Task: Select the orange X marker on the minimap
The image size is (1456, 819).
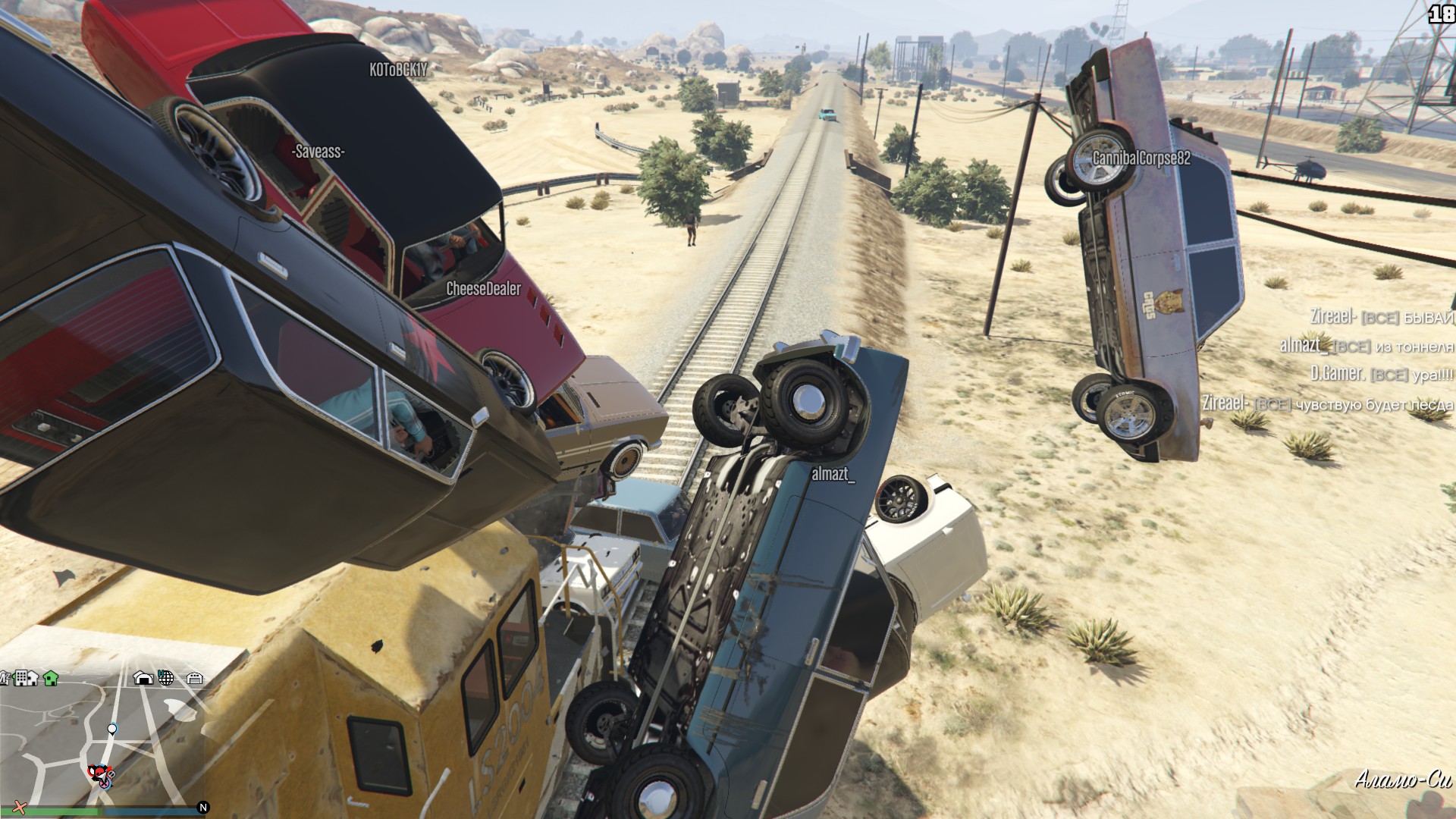Action: click(x=20, y=807)
